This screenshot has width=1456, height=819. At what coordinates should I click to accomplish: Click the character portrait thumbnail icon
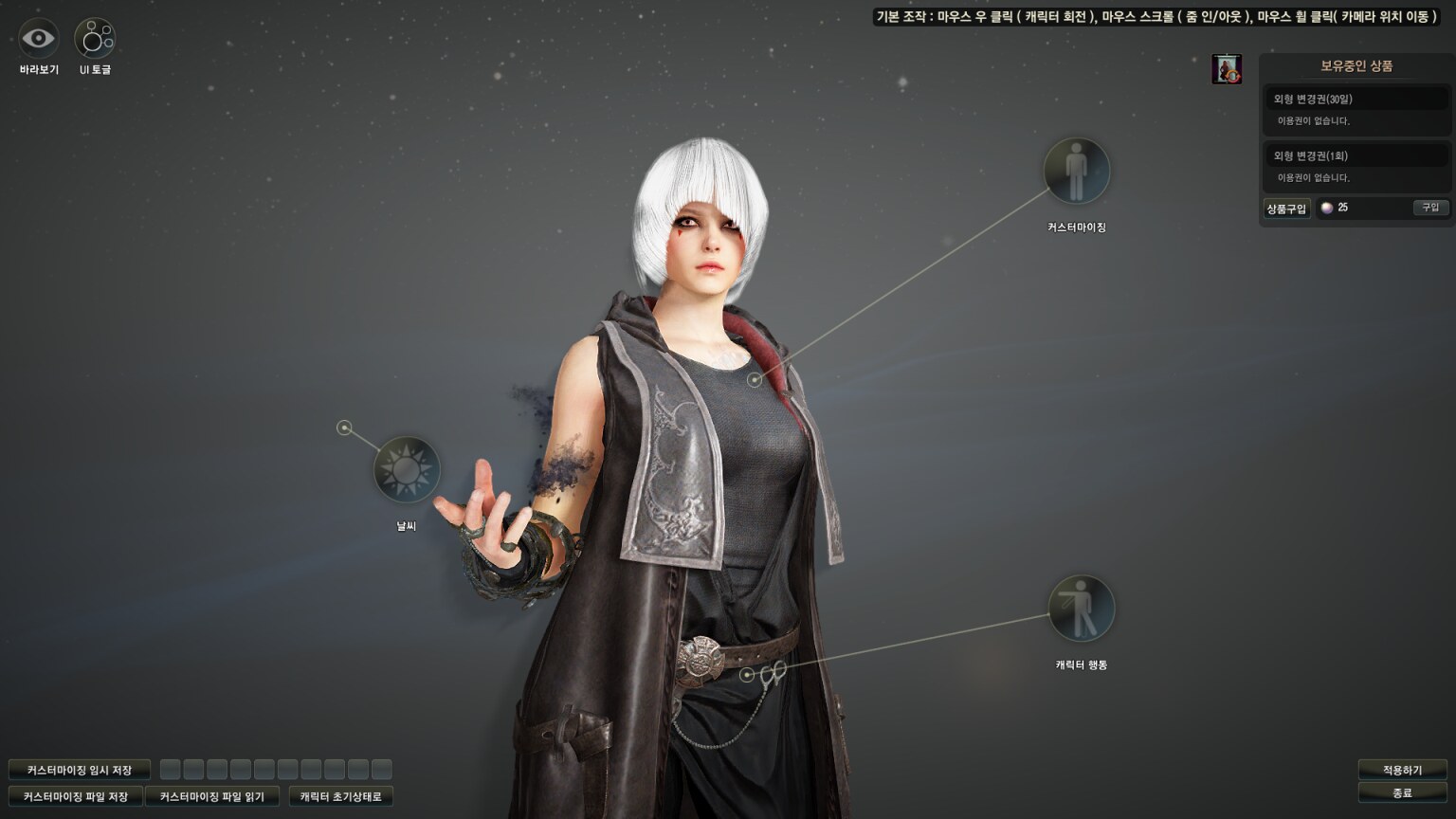[x=1227, y=69]
